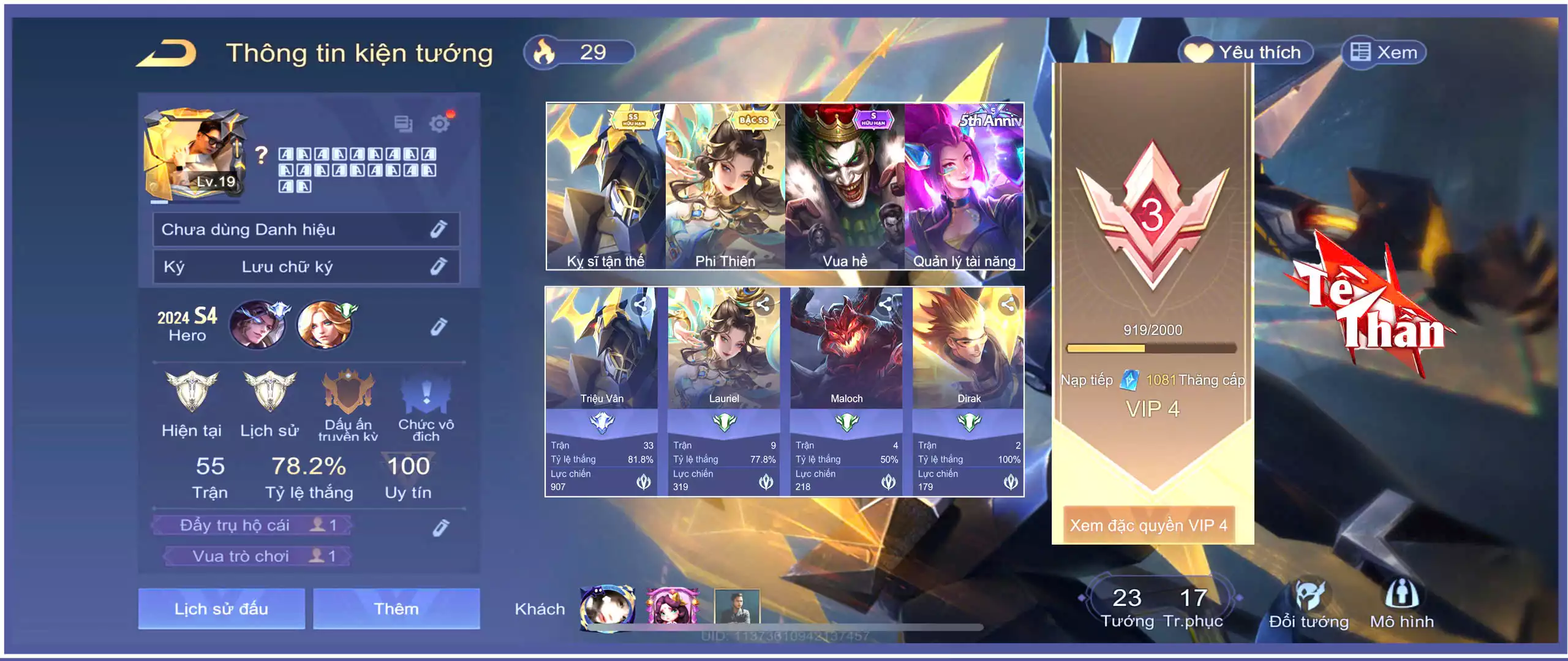
Task: View VIP 4 privileges button
Action: 1148,525
